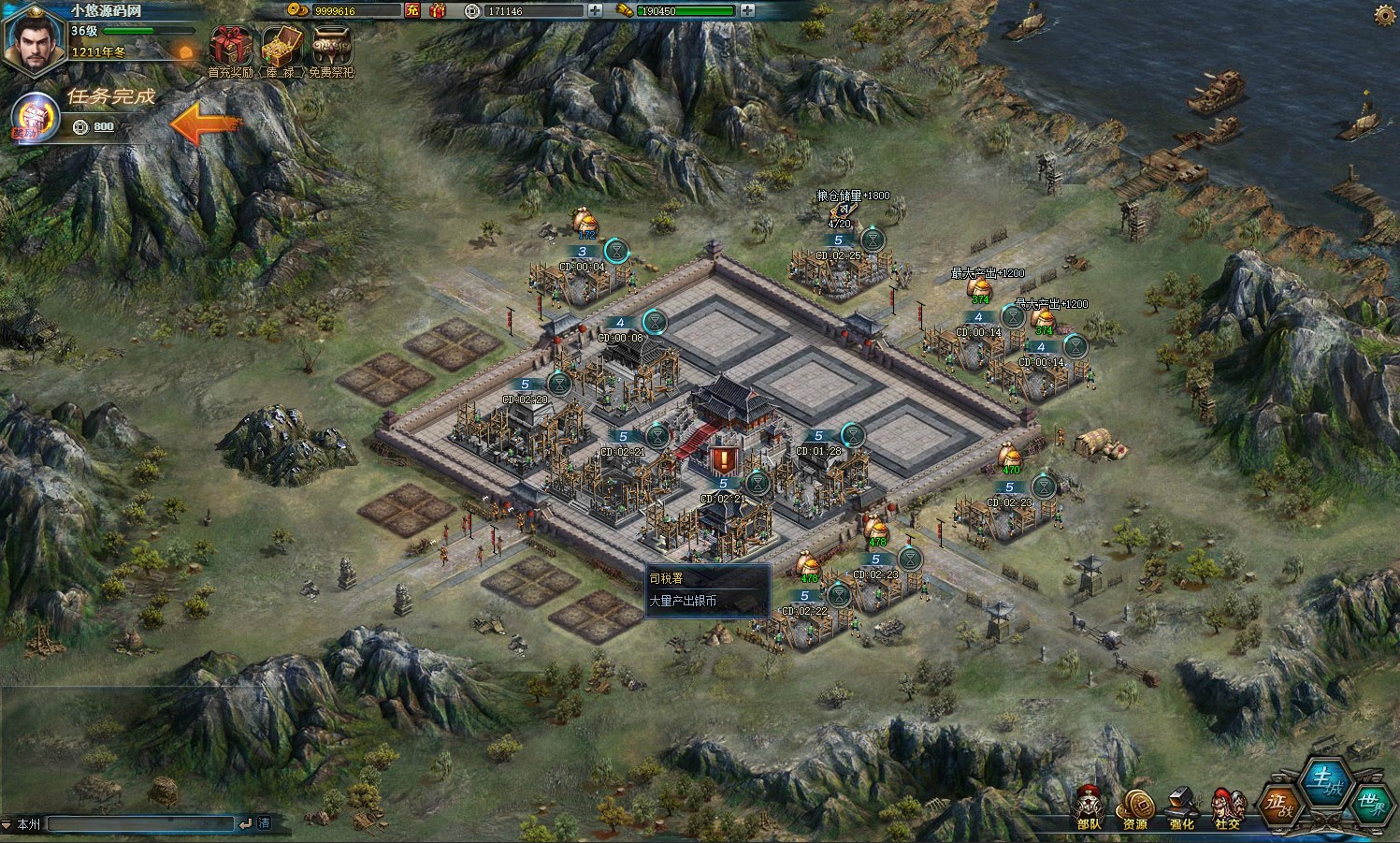Clear chat with the 清 button
This screenshot has width=1400, height=843.
pyautogui.click(x=265, y=823)
